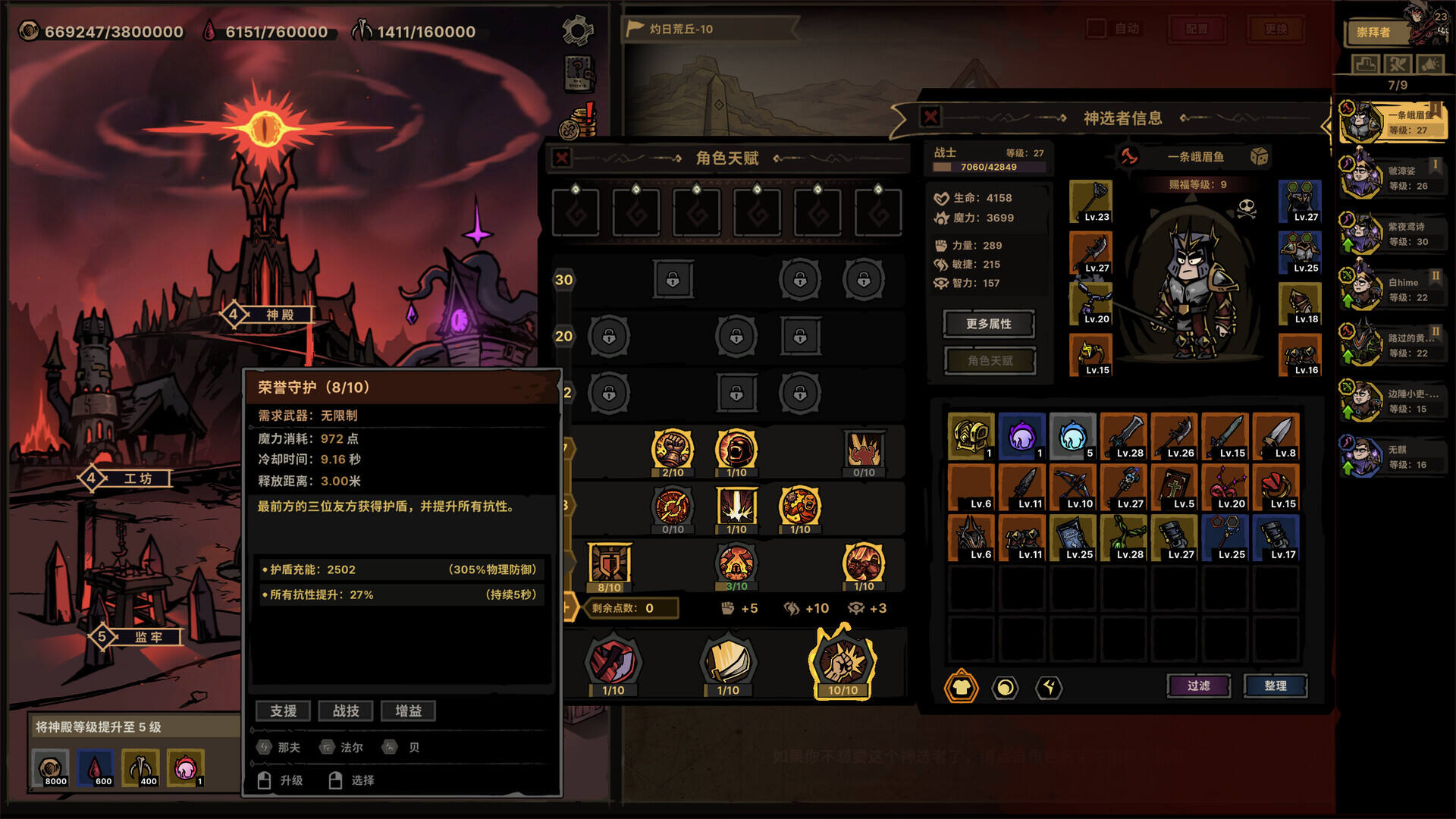Expand the 更多属性 attributes section
This screenshot has height=819, width=1456.
point(989,323)
